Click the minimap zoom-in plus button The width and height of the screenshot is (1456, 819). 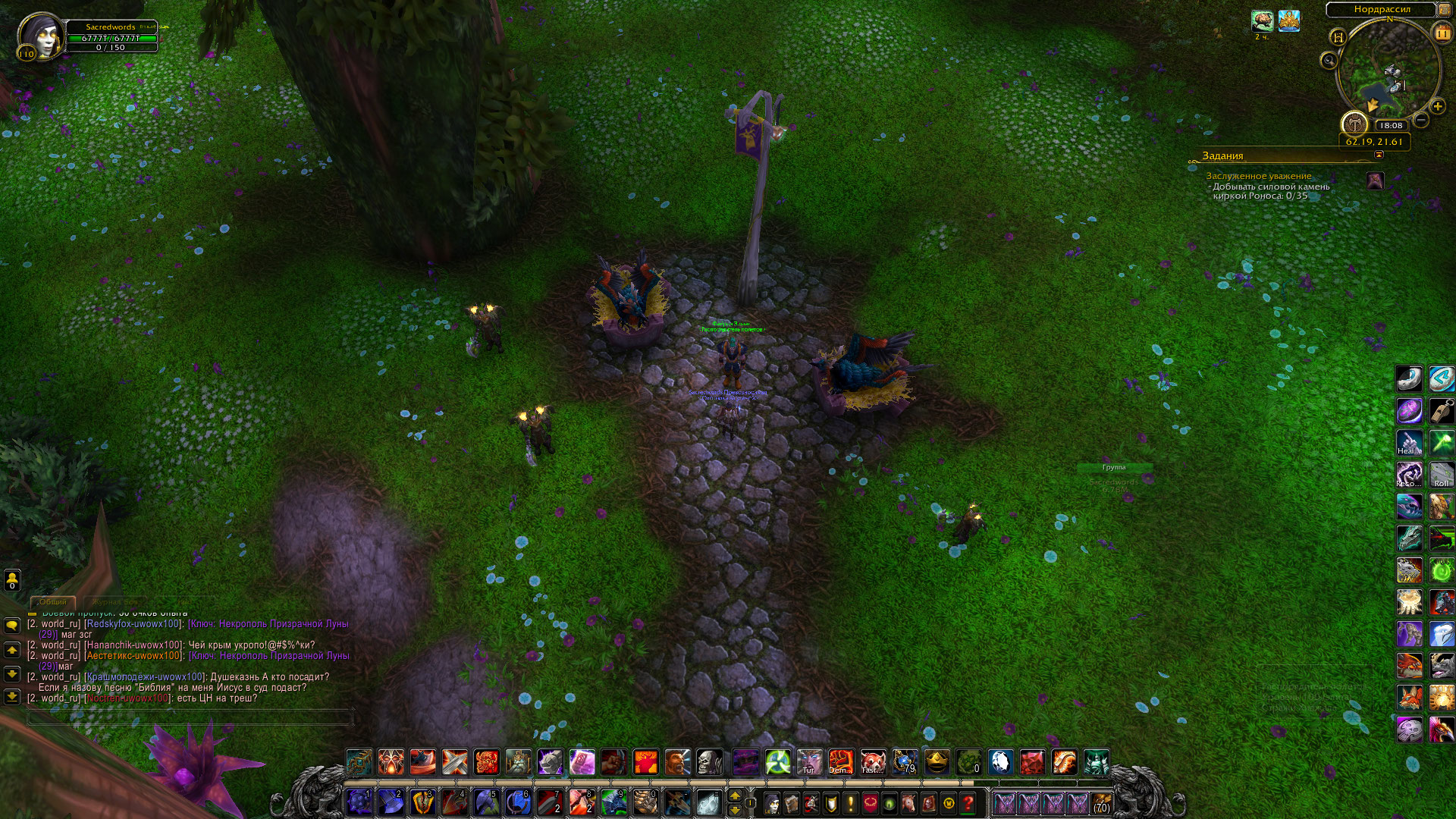(1437, 107)
